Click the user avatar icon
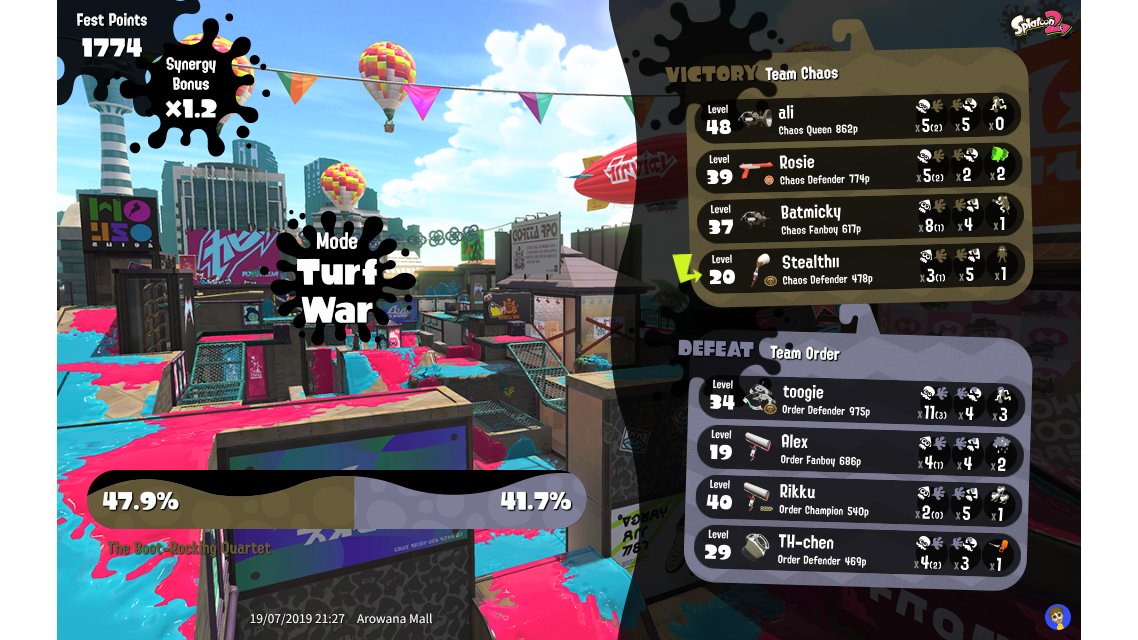Screen dimensions: 1138x640 click(x=1057, y=616)
